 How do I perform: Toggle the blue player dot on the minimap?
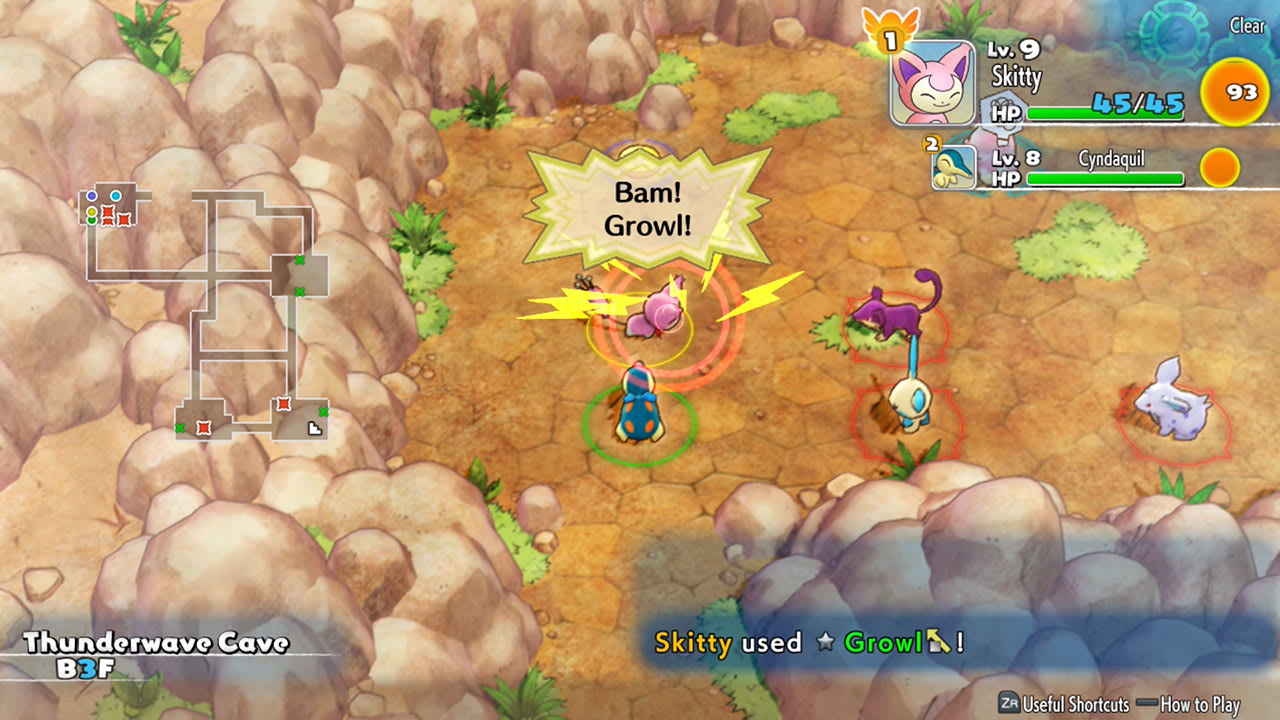91,196
